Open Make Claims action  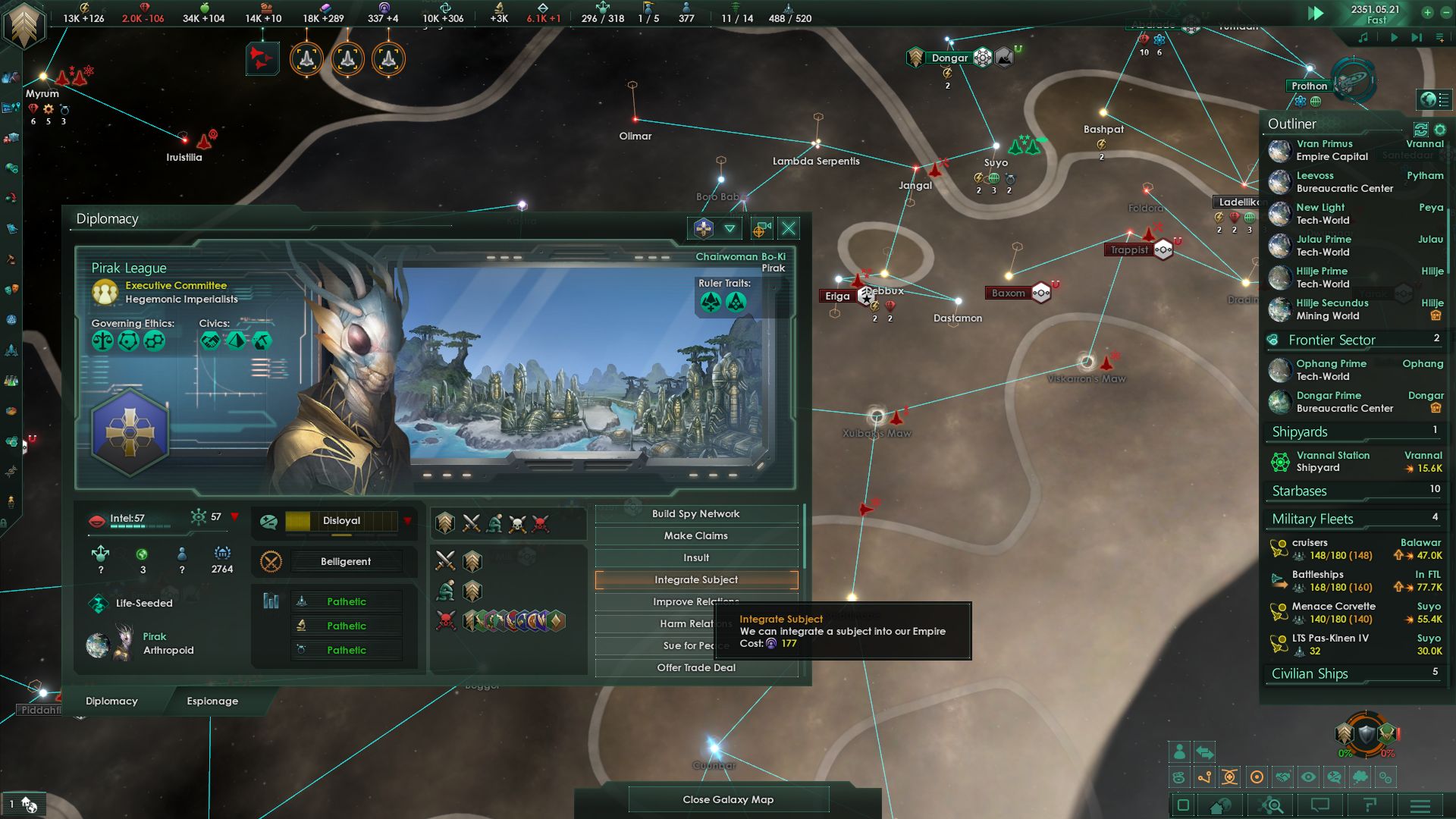click(x=696, y=536)
